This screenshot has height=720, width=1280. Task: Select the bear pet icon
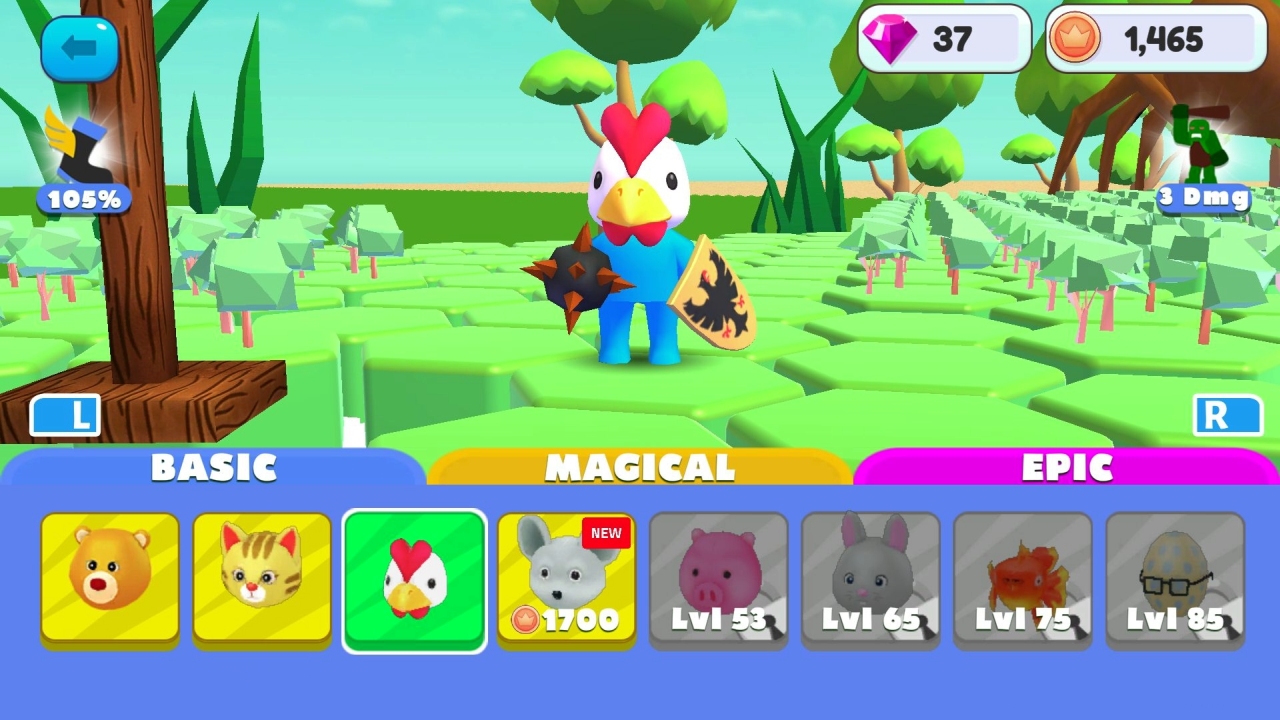tap(110, 578)
